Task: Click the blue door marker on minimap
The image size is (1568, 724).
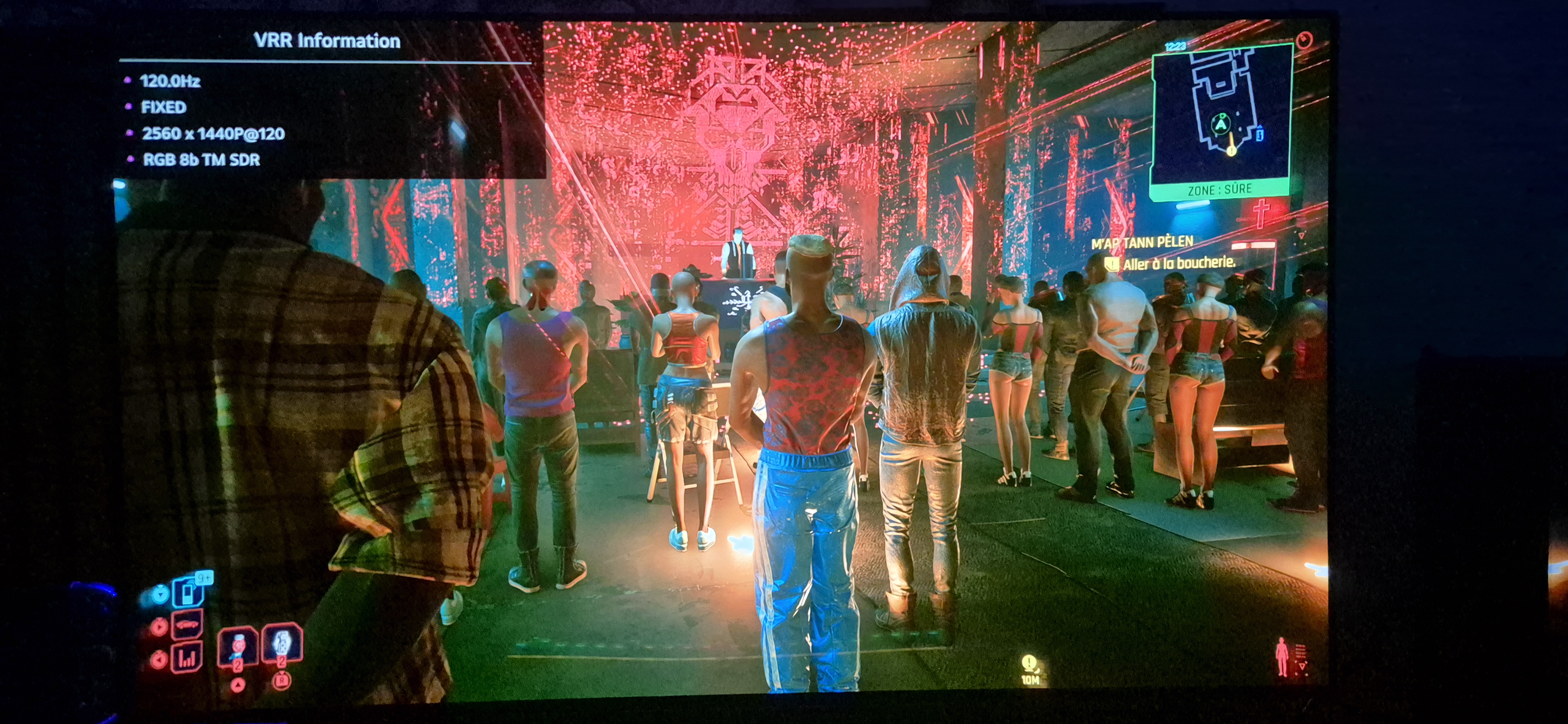Action: pyautogui.click(x=1260, y=133)
